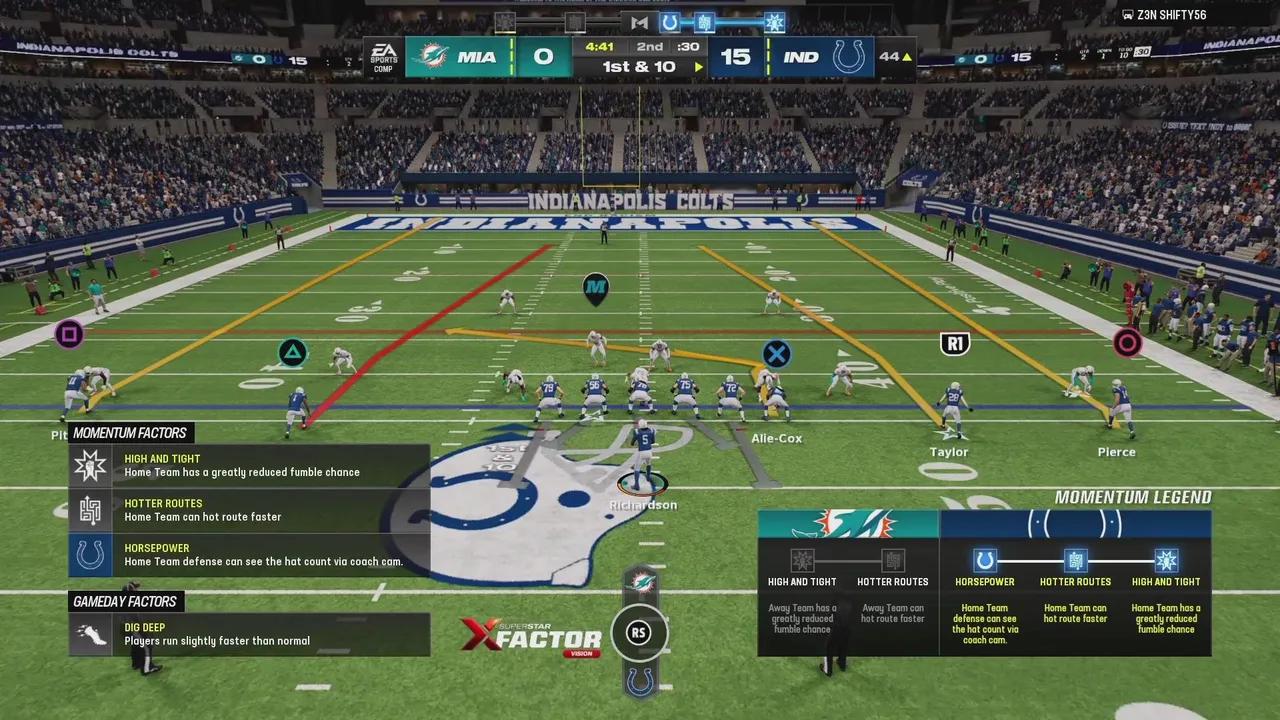
Task: Click the Dolphins High and Tight legend icon
Action: (x=802, y=560)
